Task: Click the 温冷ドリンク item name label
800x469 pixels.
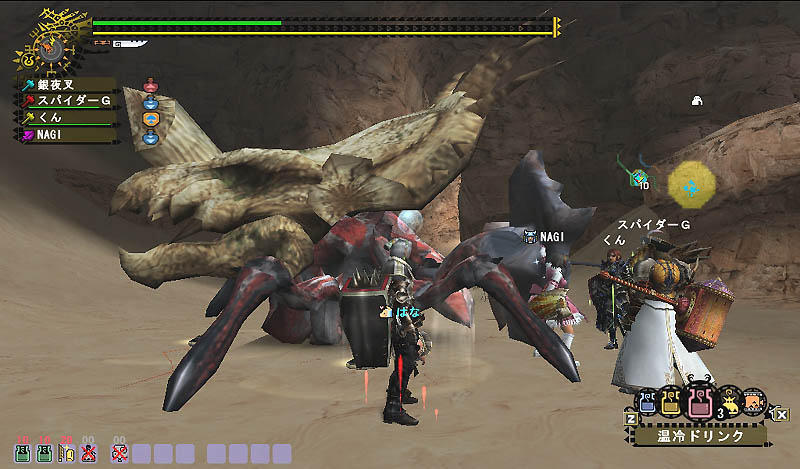Action: click(700, 436)
